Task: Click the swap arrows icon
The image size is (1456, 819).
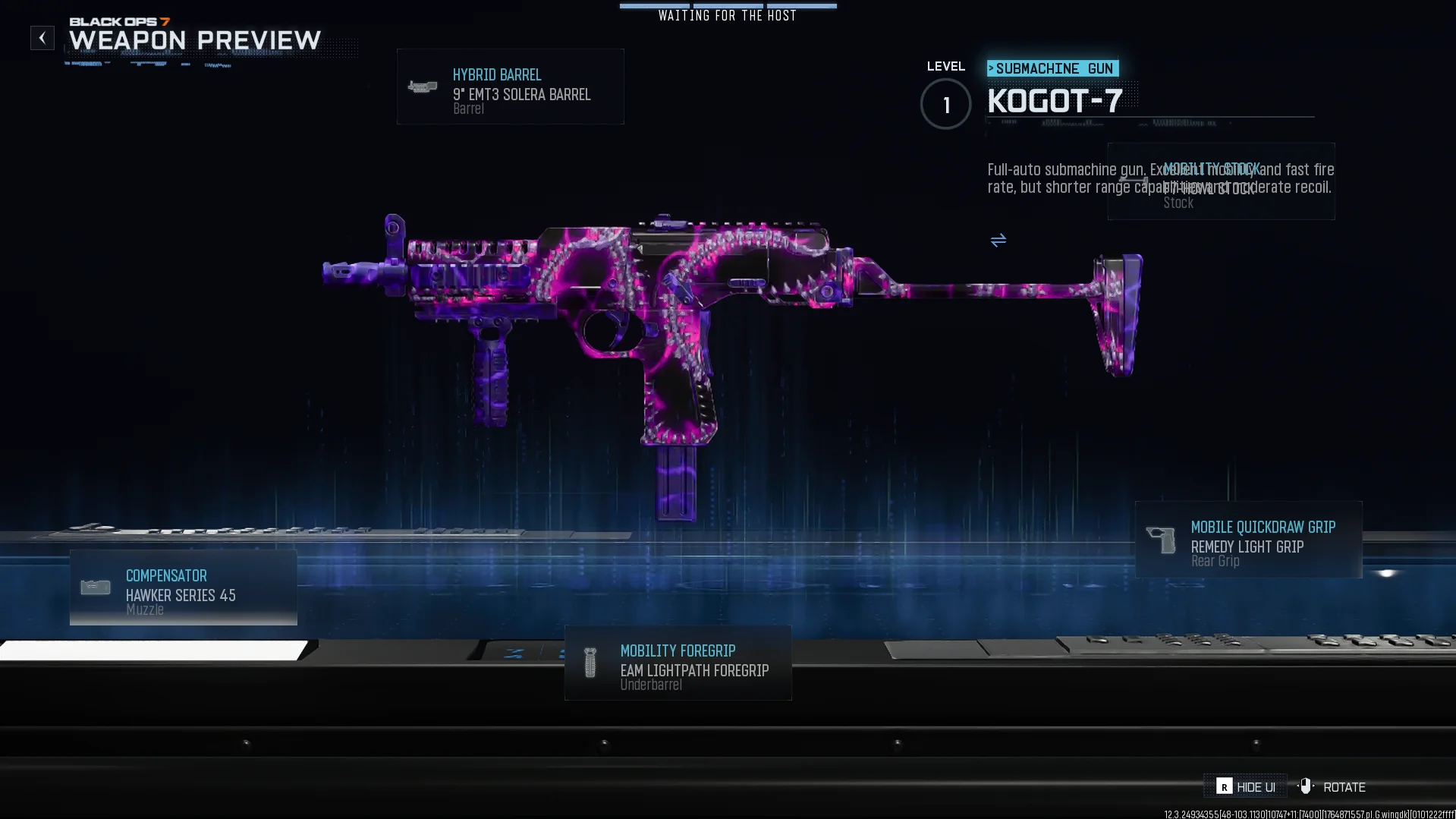Action: [x=998, y=241]
